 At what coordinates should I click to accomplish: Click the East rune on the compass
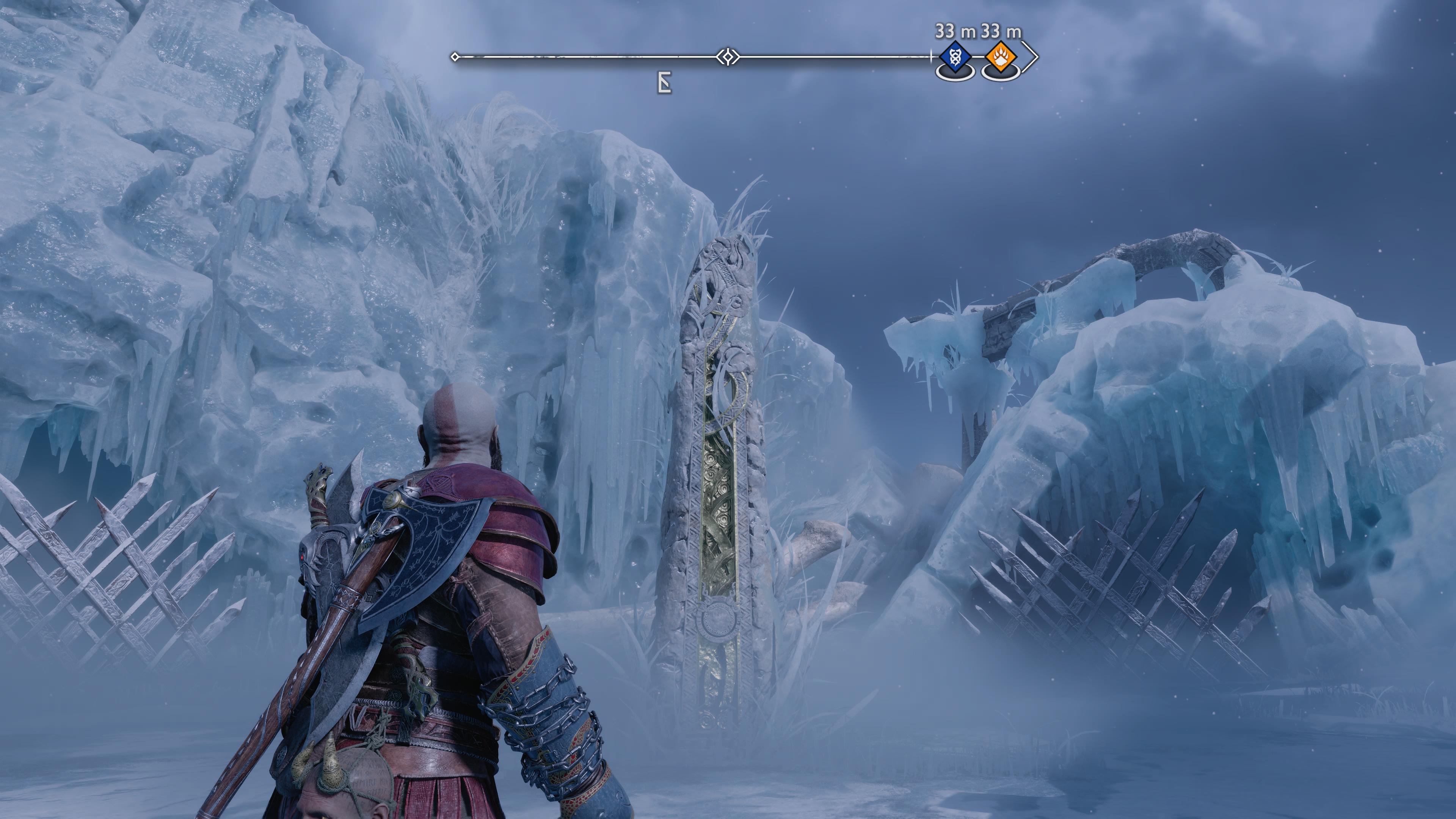tap(665, 84)
